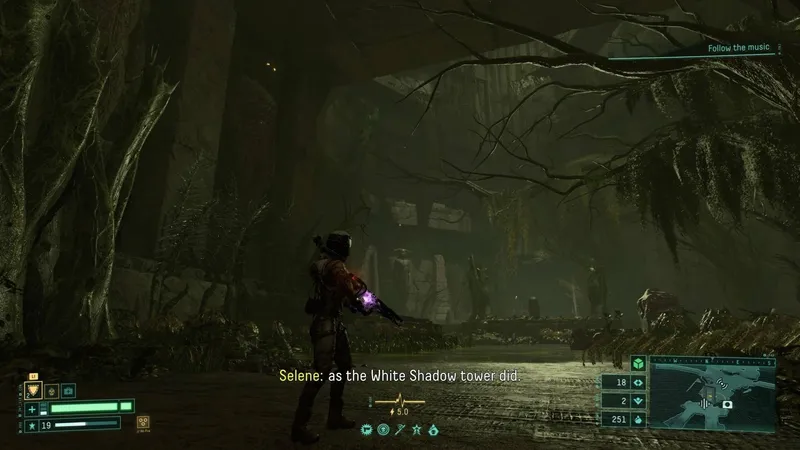Viewport: 800px width, 450px height.
Task: Click the green cube icon beside the minimap
Action: [636, 364]
